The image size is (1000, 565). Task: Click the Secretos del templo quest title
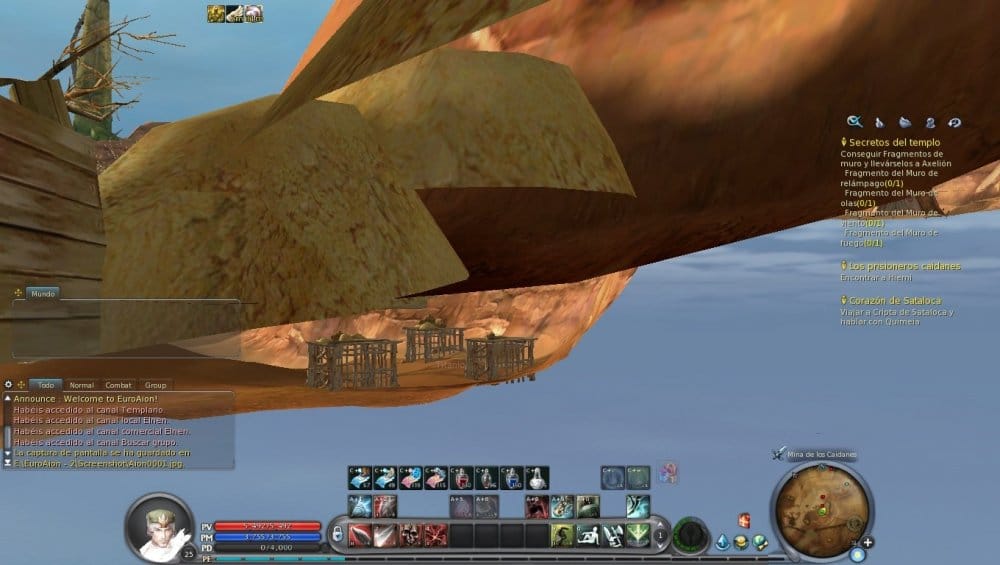pos(894,143)
